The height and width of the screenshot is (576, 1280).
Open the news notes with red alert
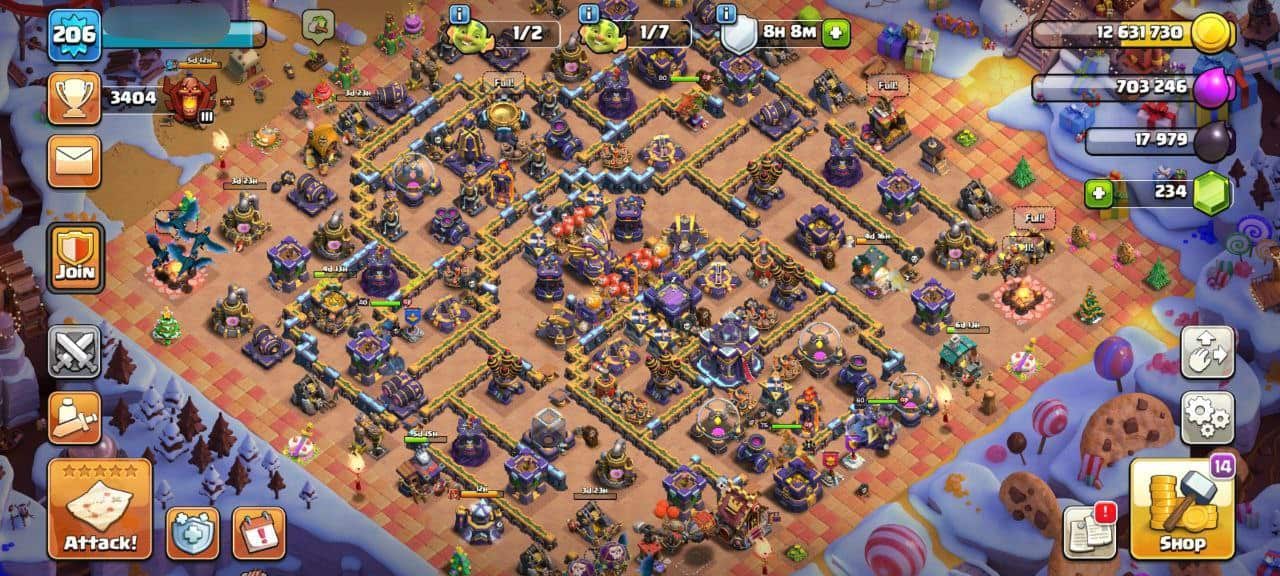click(x=1089, y=531)
